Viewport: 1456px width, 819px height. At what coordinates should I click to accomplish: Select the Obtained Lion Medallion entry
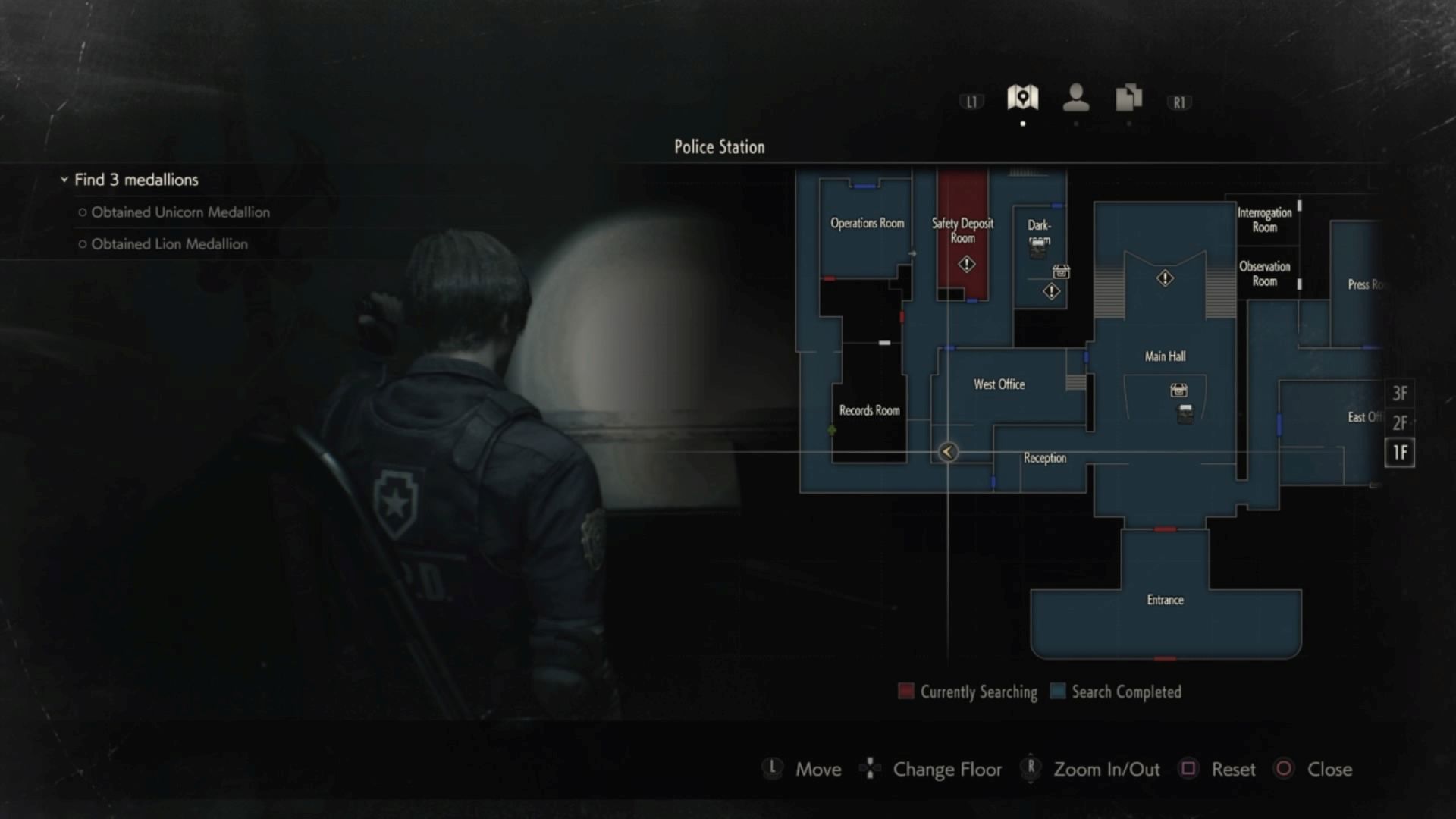click(x=169, y=244)
